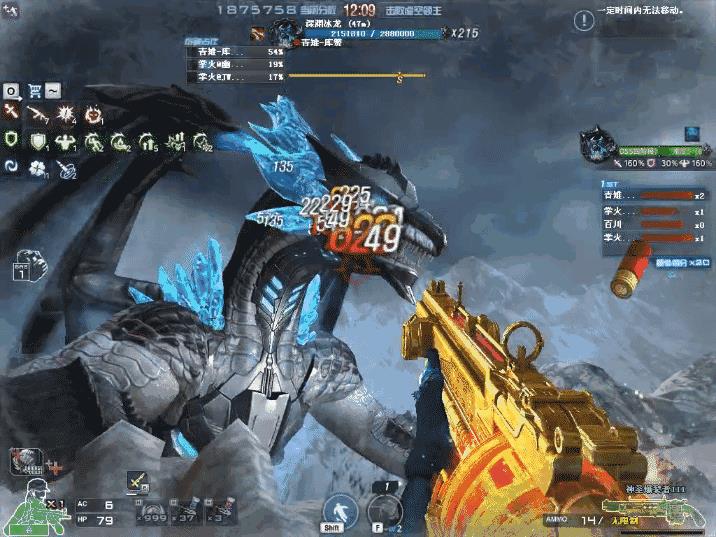Open the shopping cart store icon
716x537 pixels.
click(33, 90)
